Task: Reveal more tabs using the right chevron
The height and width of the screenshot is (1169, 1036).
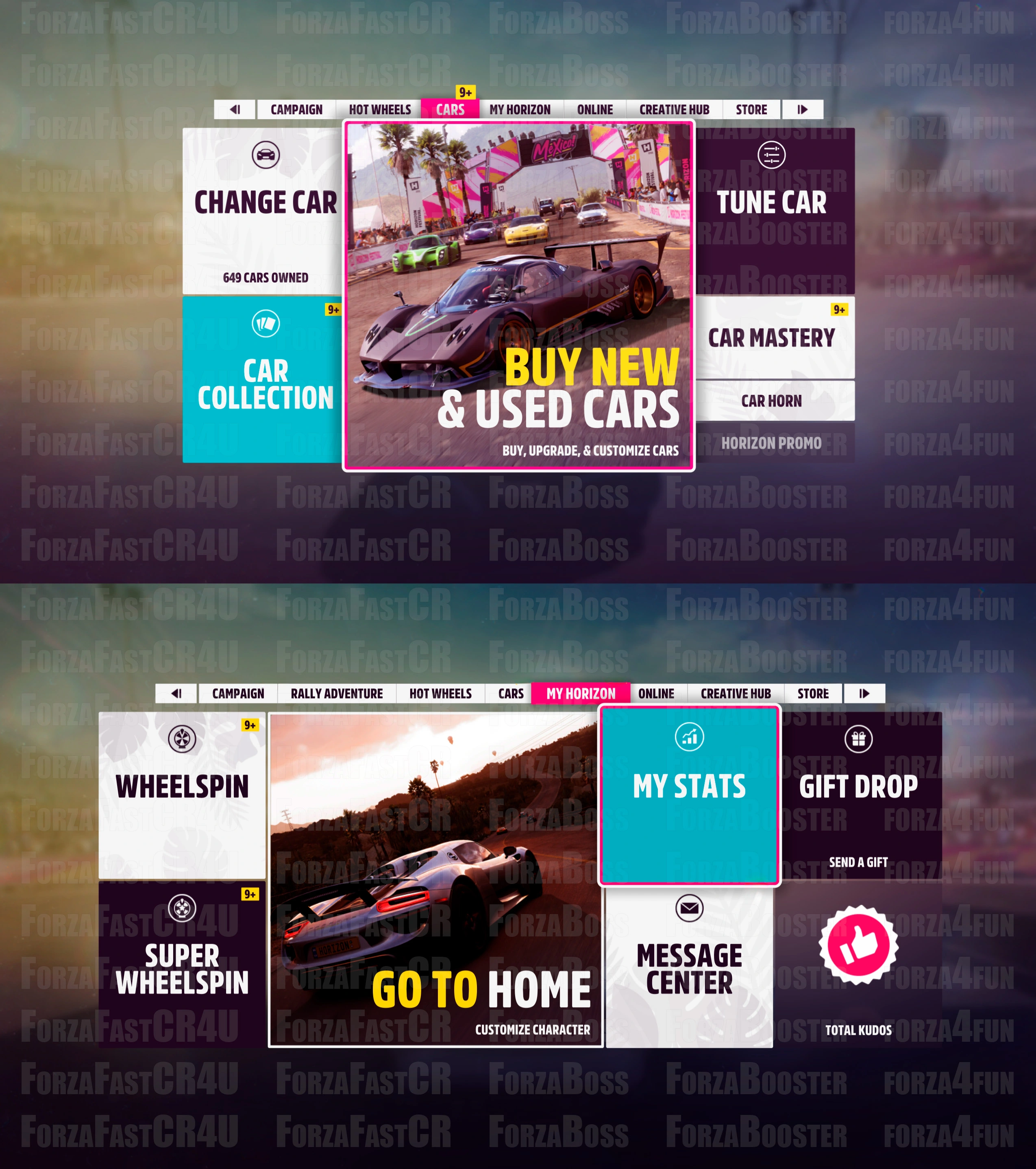Action: tap(803, 110)
